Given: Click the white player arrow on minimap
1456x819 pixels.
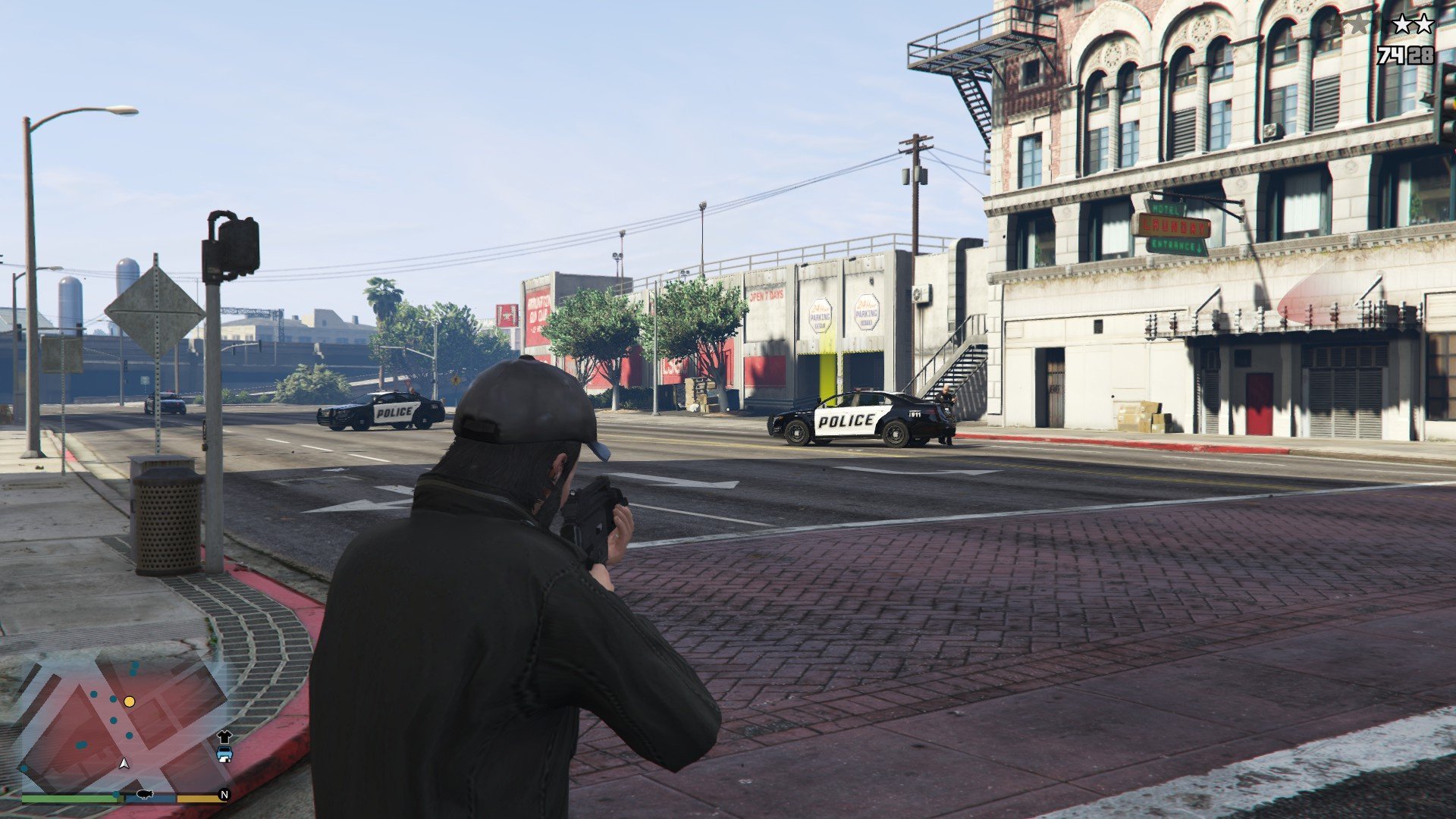Looking at the screenshot, I should click(x=124, y=763).
